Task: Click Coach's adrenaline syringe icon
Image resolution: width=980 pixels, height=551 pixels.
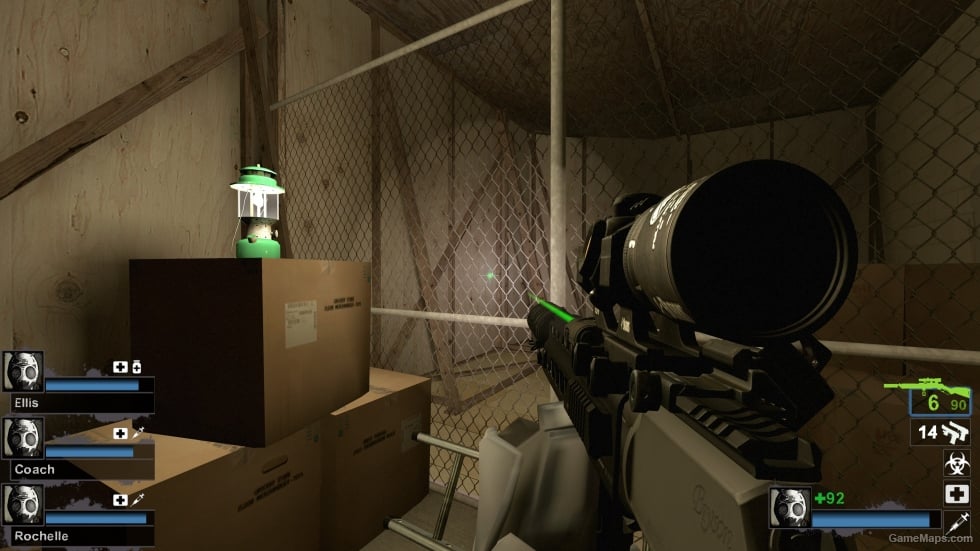Action: point(137,433)
